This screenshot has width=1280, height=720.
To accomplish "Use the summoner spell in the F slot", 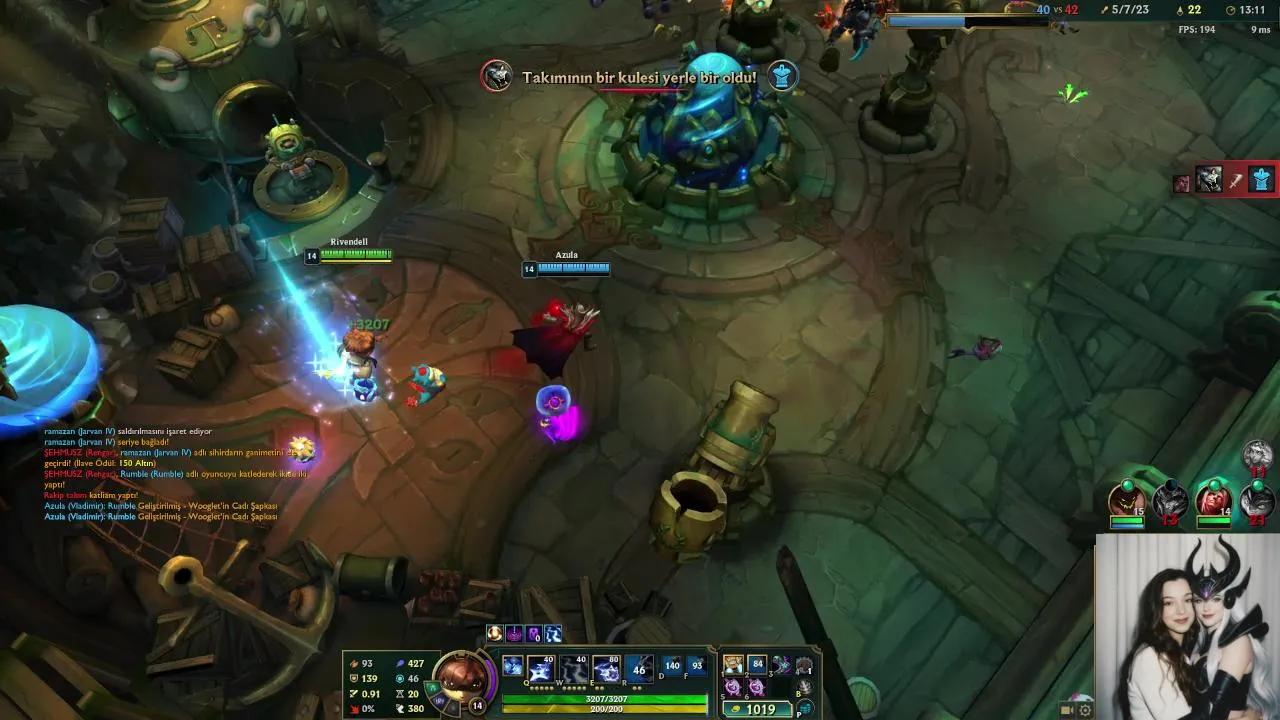I will pyautogui.click(x=697, y=666).
